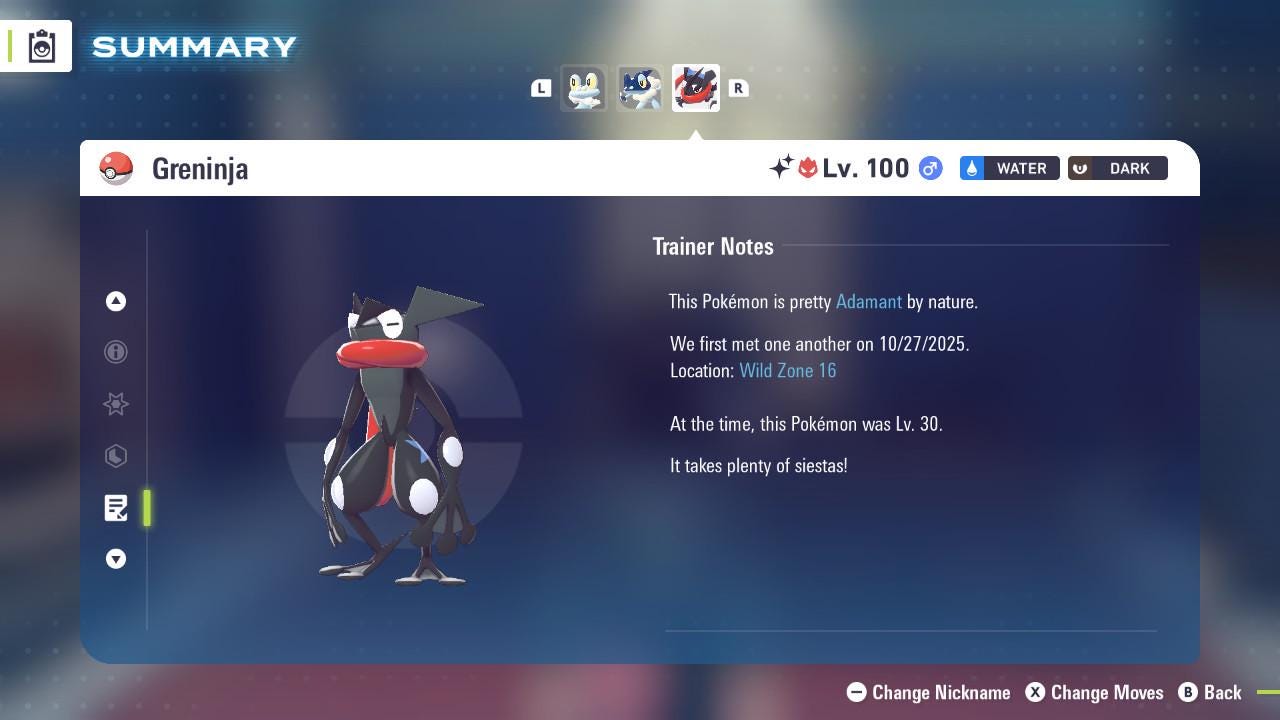Toggle the WATER type badge

click(1009, 168)
